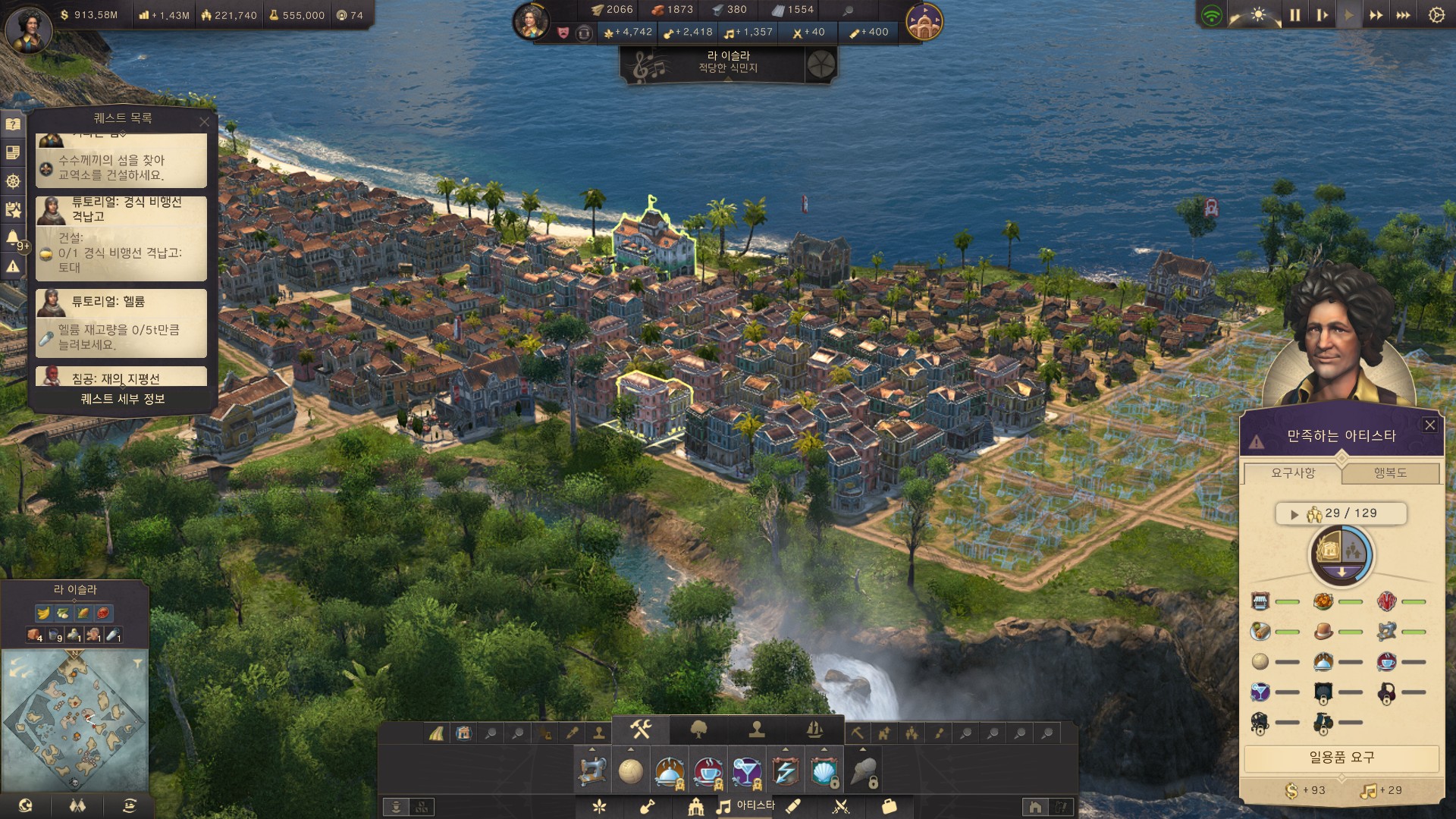This screenshot has width=1456, height=819.
Task: Select the Artista (아티스타) population tier tab
Action: click(746, 805)
